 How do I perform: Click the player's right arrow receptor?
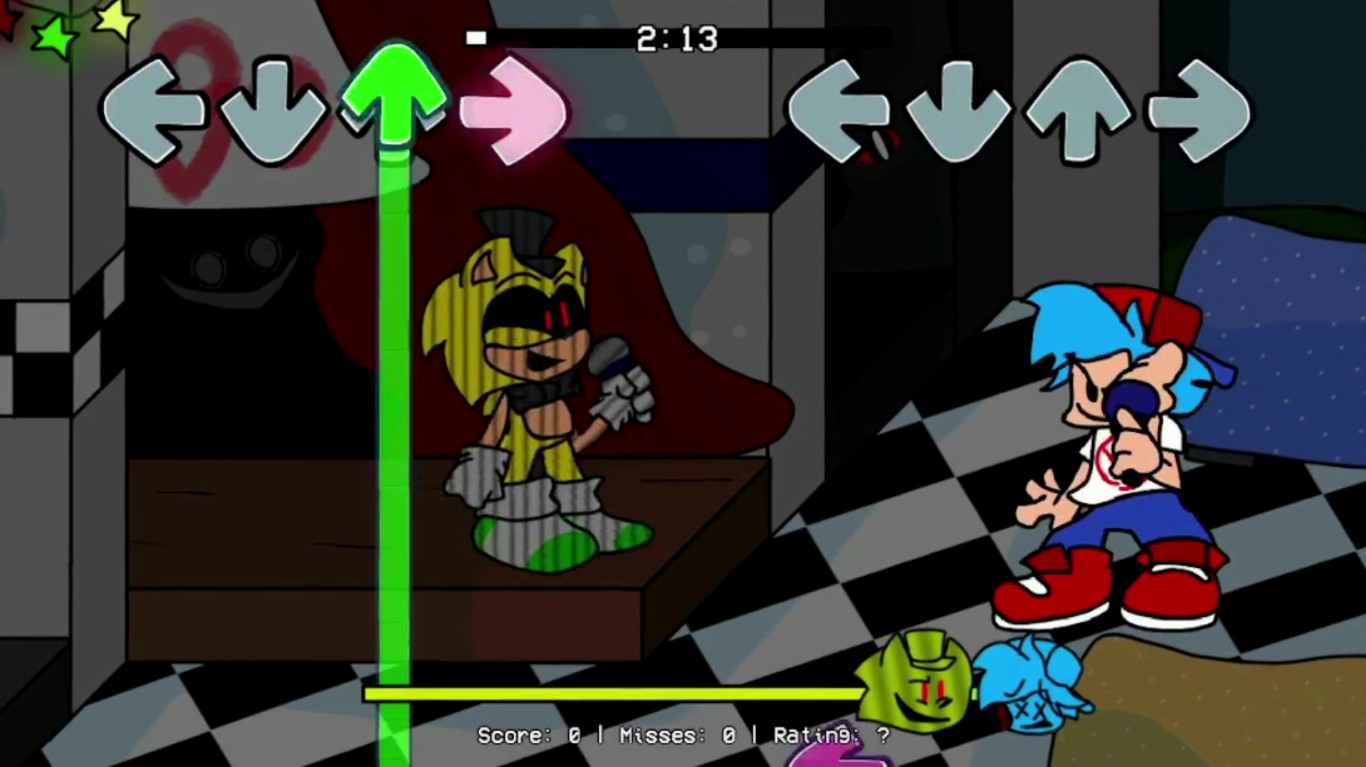point(1200,110)
